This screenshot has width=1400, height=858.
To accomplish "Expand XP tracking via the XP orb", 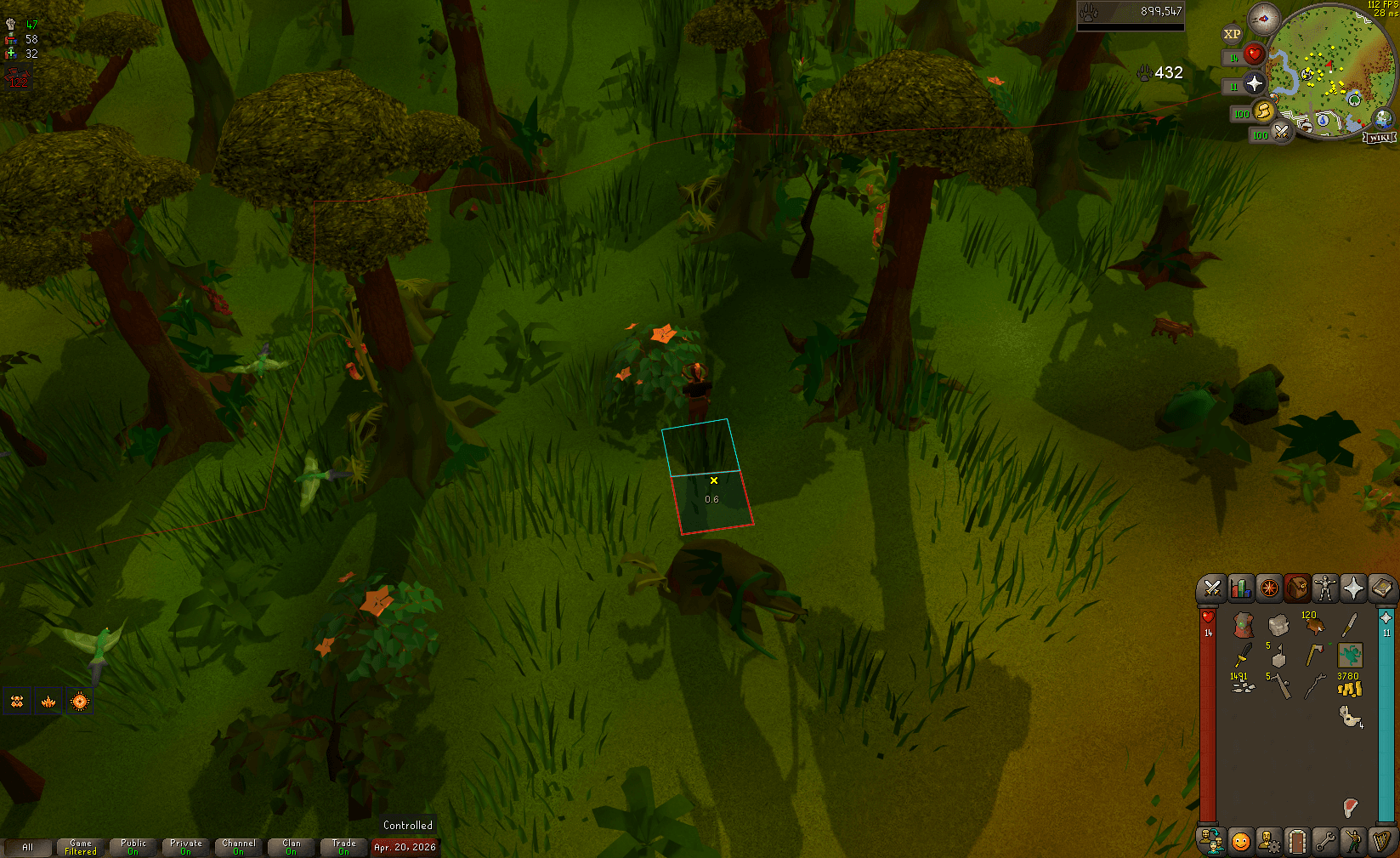I will [1231, 34].
